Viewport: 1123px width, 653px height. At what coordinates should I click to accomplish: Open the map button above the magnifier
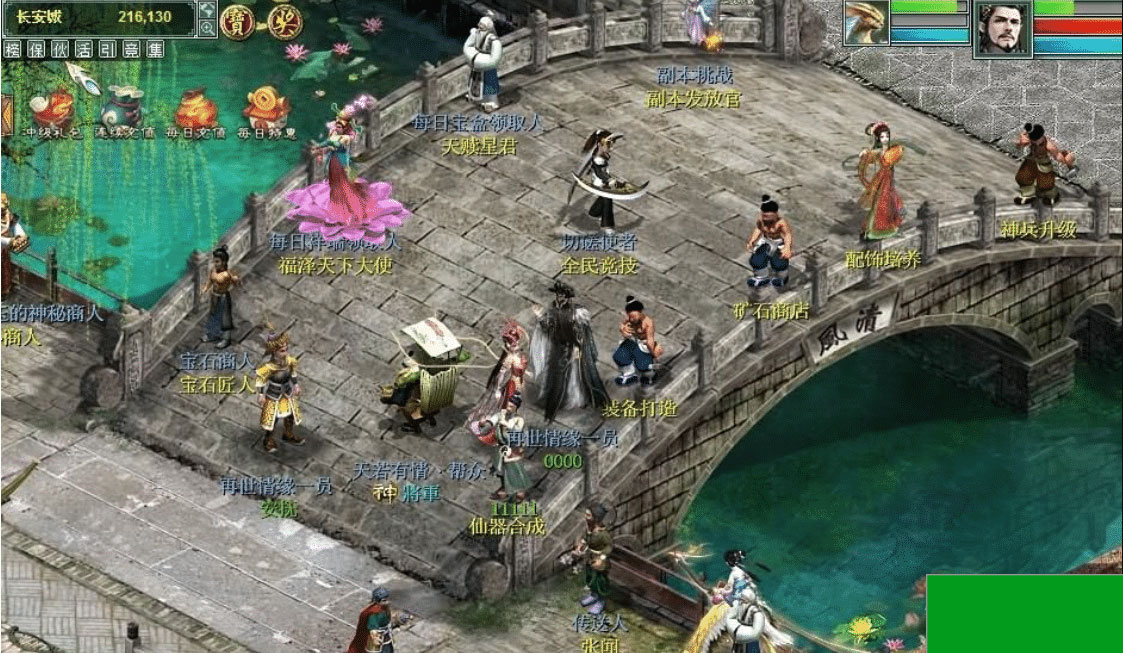[207, 9]
